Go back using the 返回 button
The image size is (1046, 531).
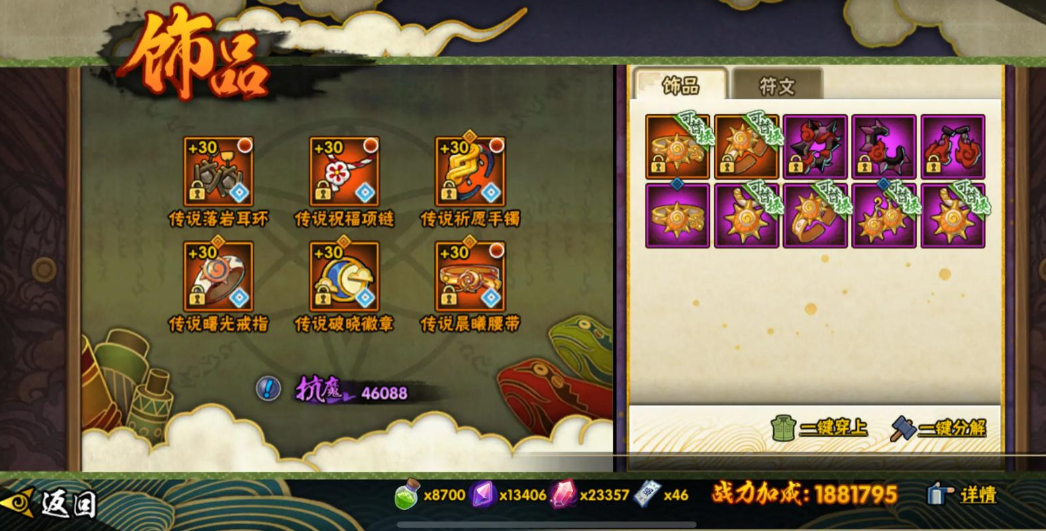[x=50, y=499]
